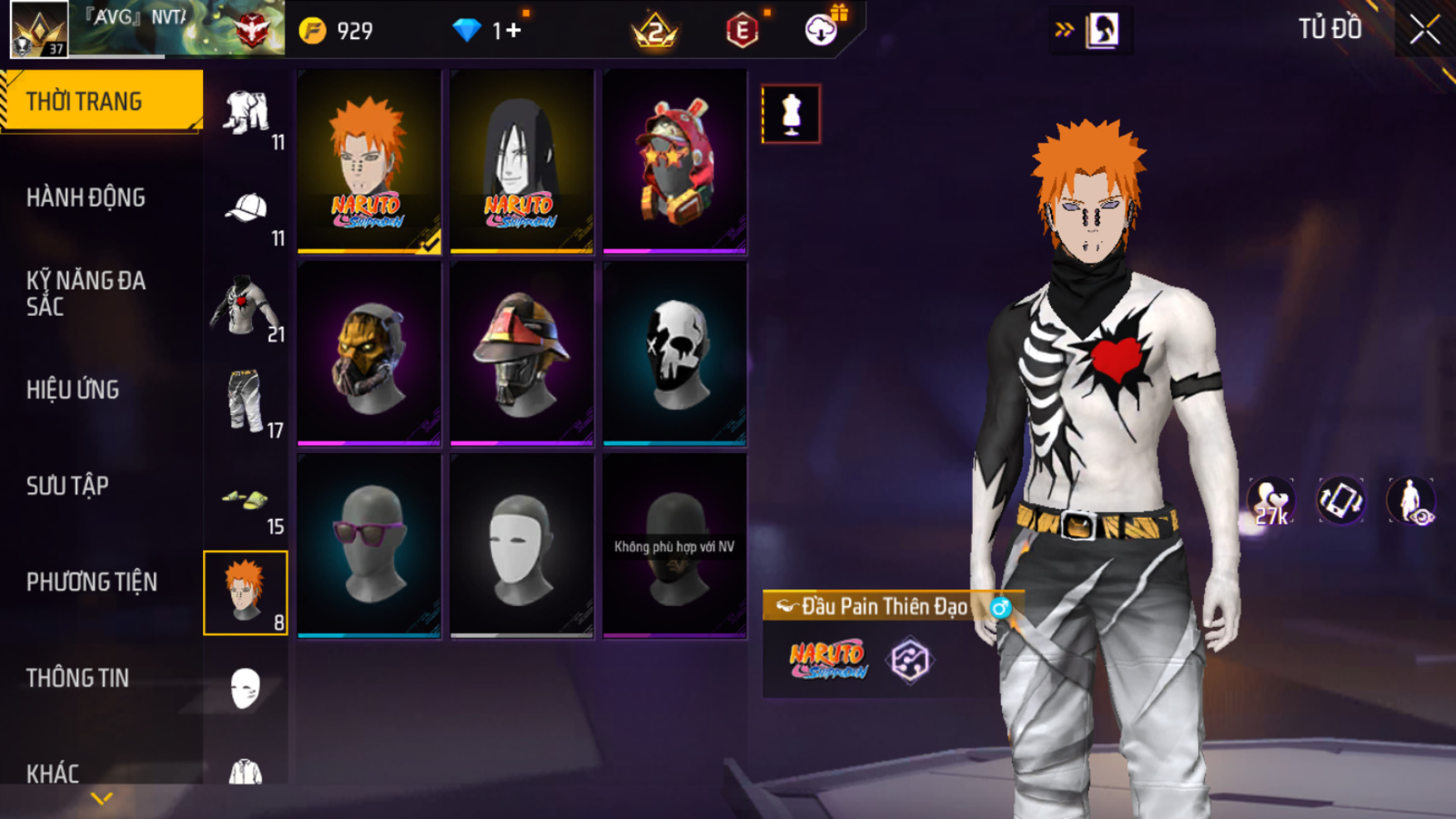Screen dimensions: 1456x819
Task: Select the Pain orange-hair head item
Action: click(x=369, y=161)
